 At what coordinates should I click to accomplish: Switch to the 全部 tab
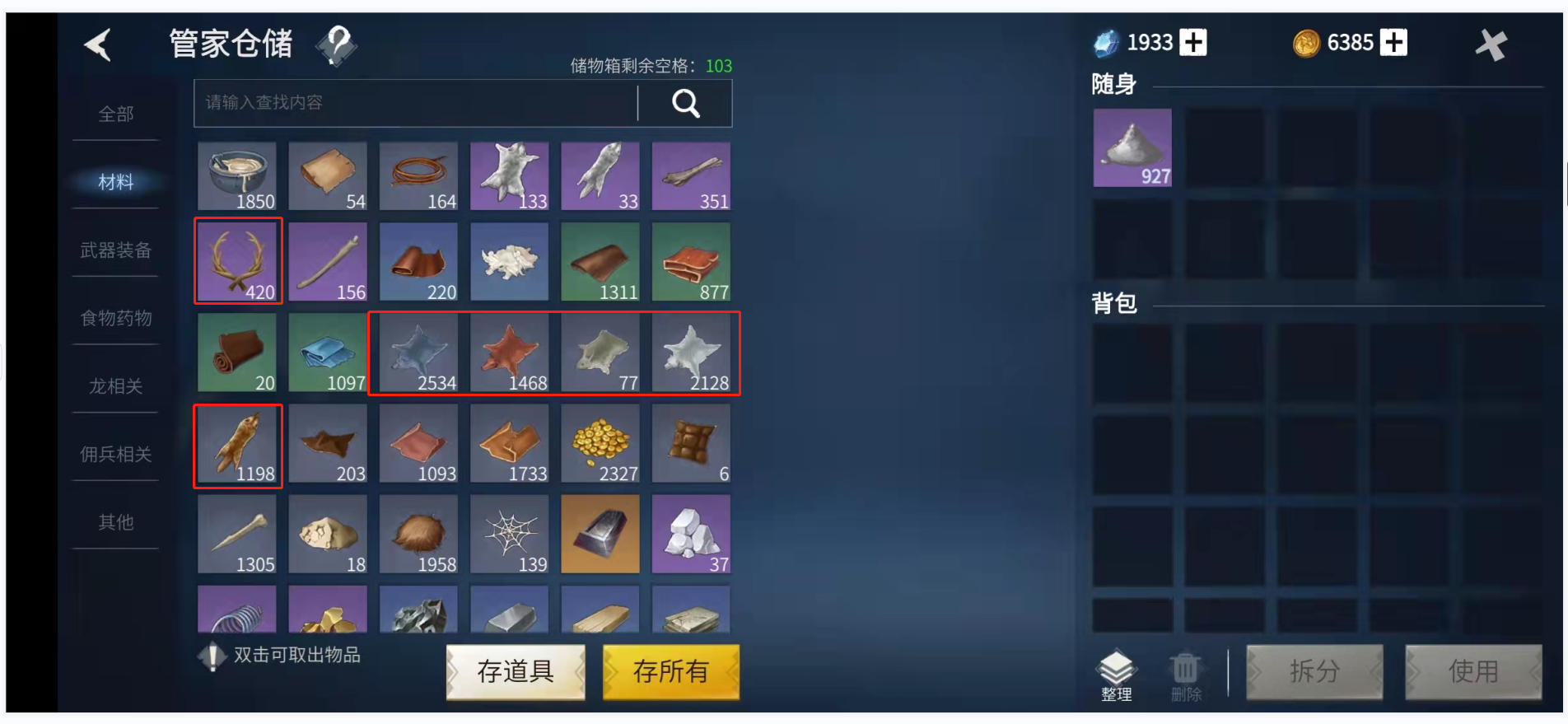115,114
